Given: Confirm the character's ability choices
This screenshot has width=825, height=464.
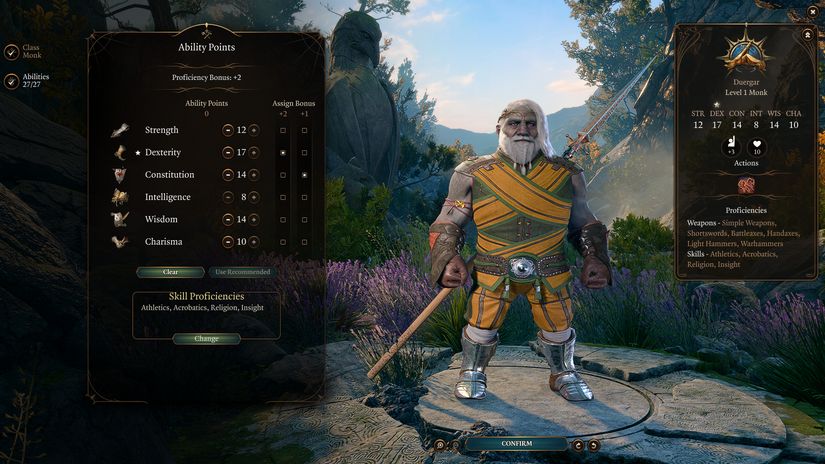Looking at the screenshot, I should coord(516,443).
